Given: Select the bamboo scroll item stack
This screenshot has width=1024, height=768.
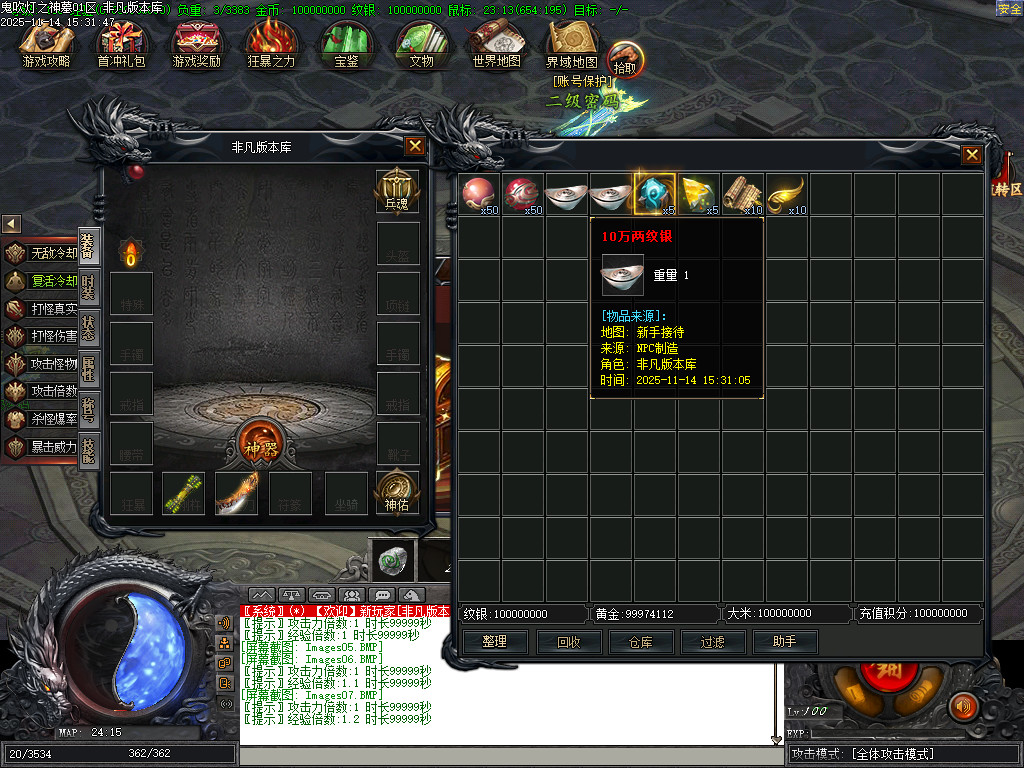Looking at the screenshot, I should click(742, 193).
